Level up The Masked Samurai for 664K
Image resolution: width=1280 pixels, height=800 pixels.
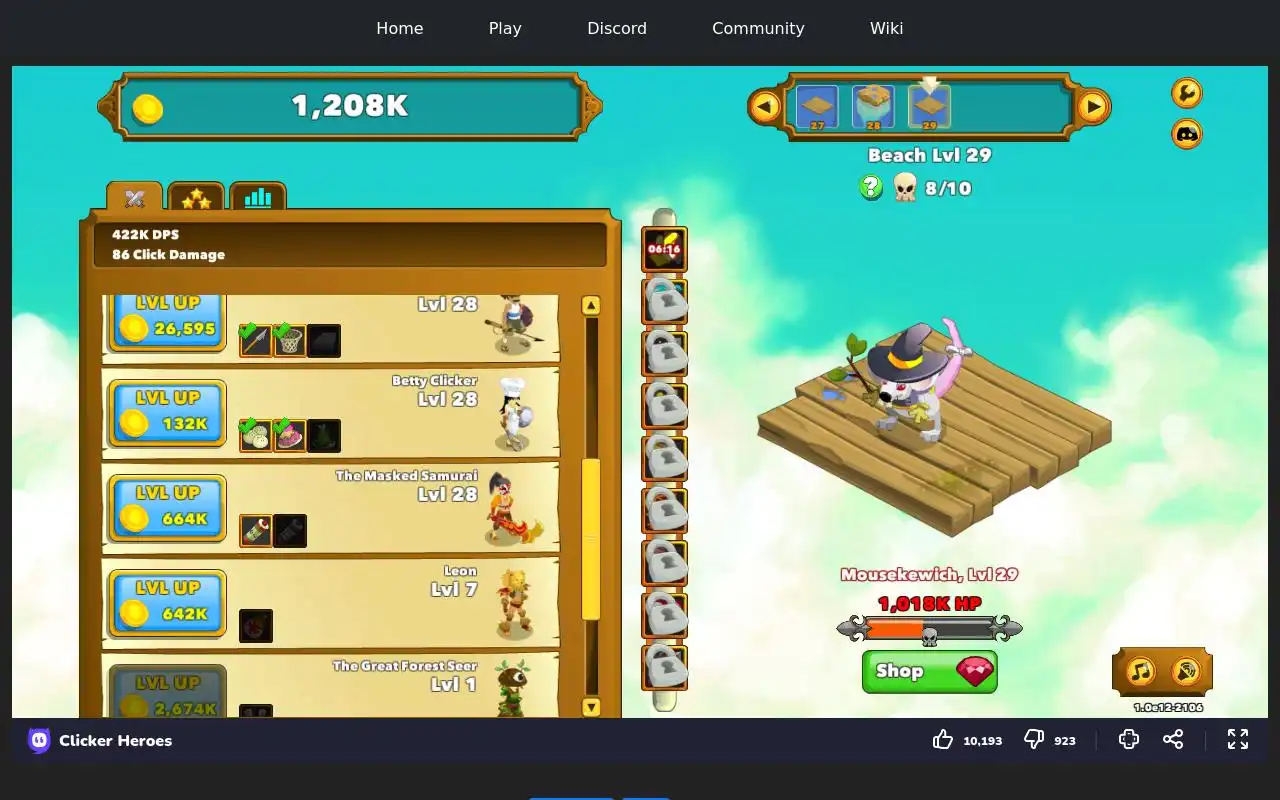167,507
